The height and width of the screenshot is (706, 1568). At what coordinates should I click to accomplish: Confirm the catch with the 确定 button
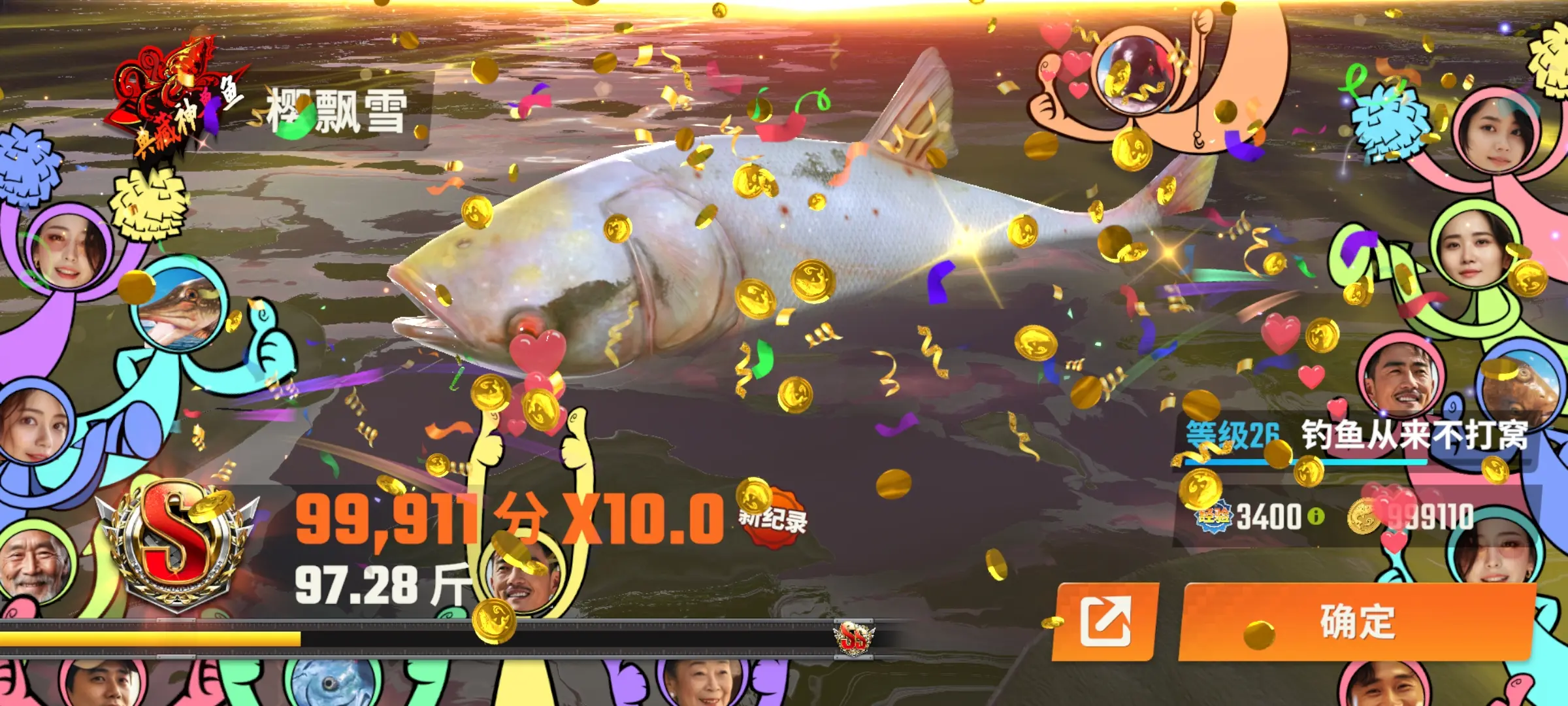(1358, 621)
